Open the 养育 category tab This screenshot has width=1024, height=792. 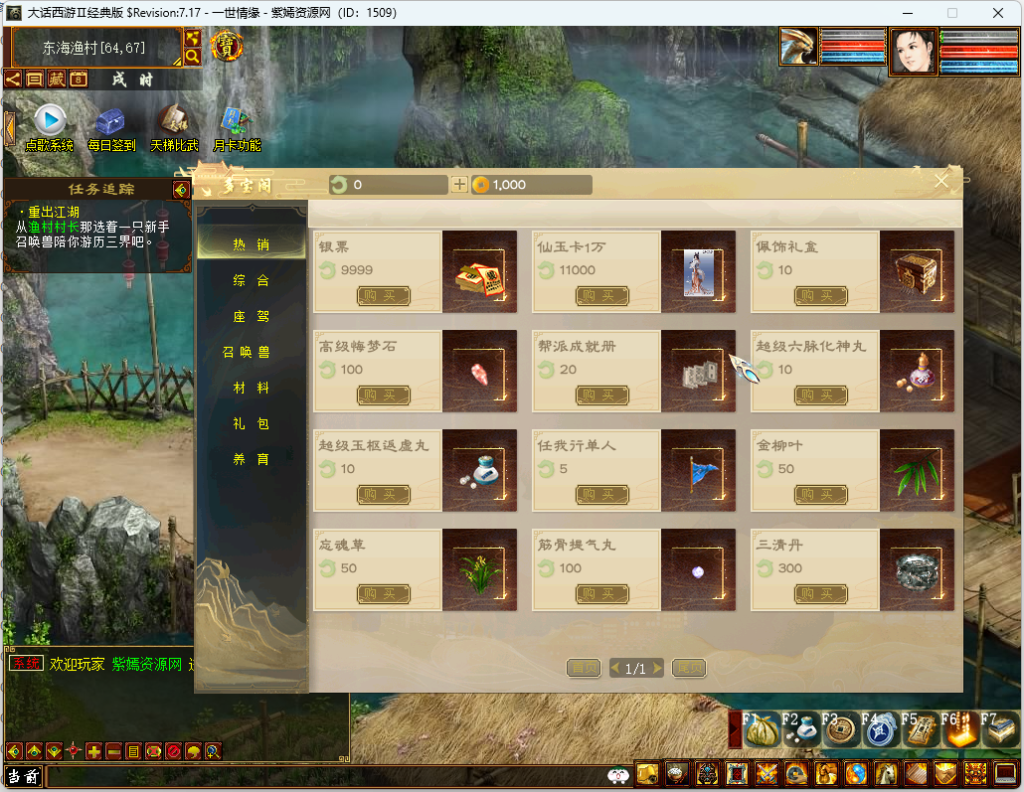coord(251,460)
